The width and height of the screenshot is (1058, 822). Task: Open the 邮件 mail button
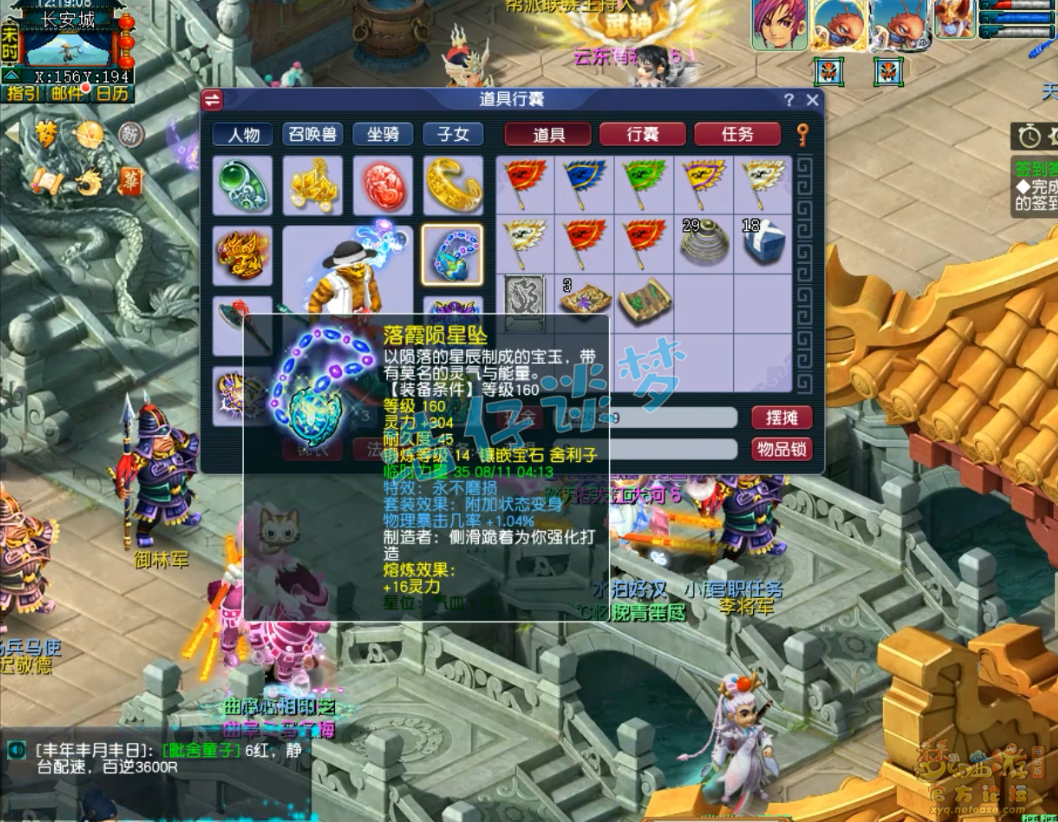coord(67,93)
